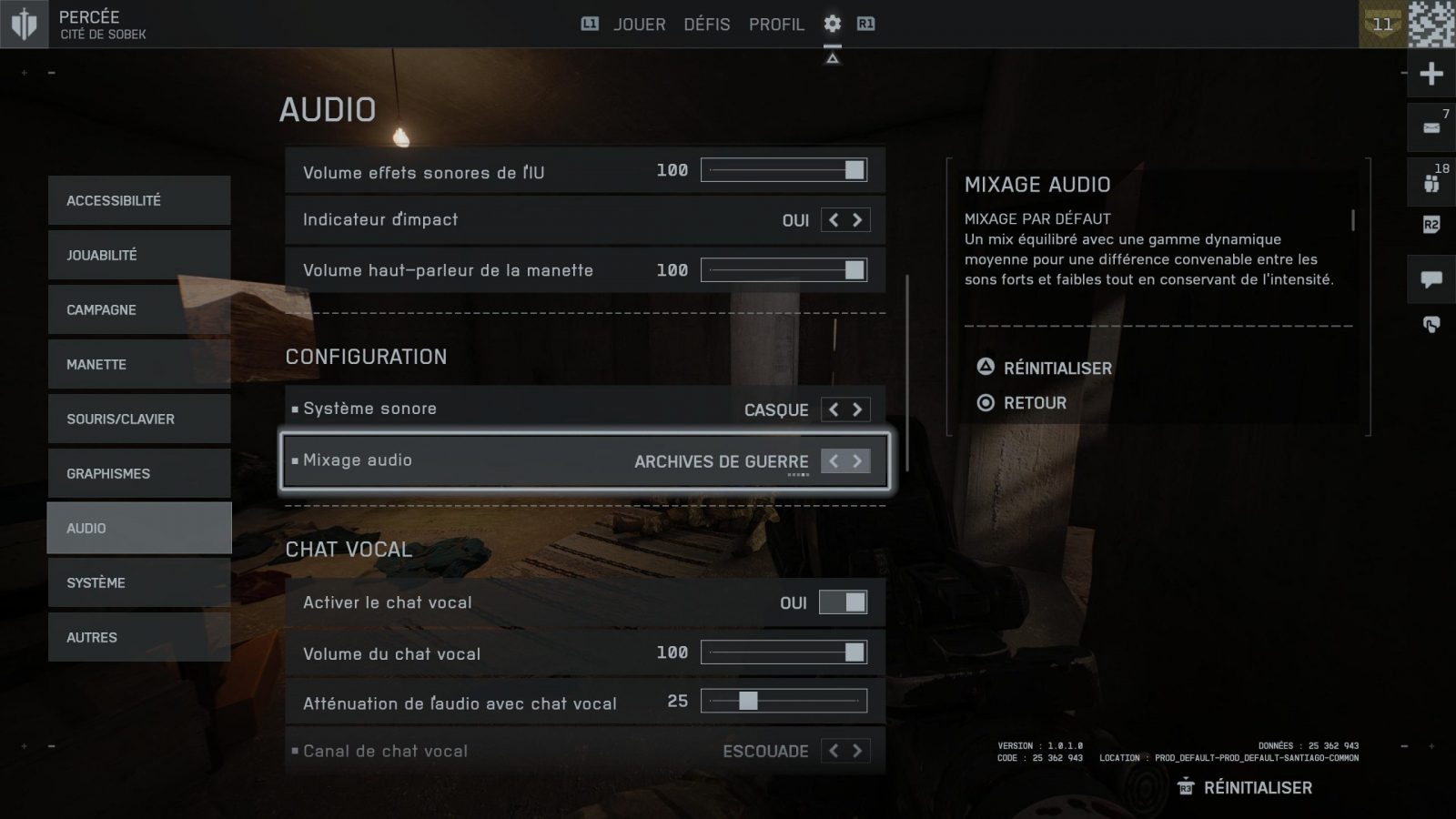Select the Autres settings category

pyautogui.click(x=139, y=637)
